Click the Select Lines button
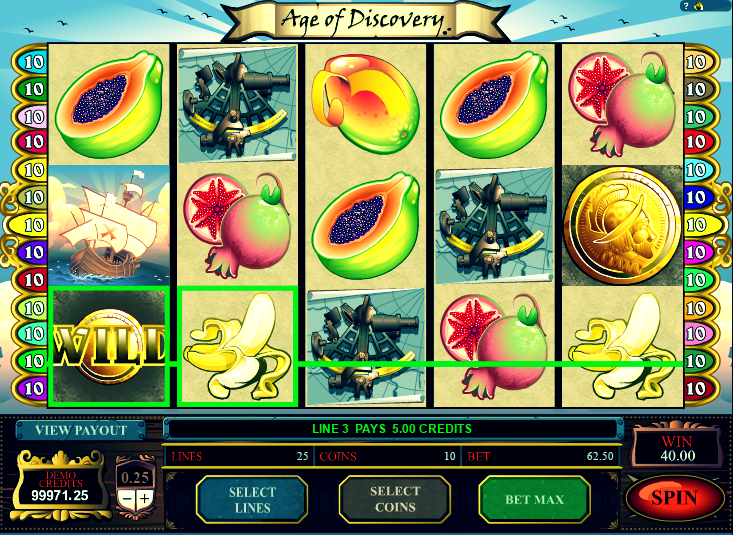Image resolution: width=733 pixels, height=535 pixels. coord(251,499)
